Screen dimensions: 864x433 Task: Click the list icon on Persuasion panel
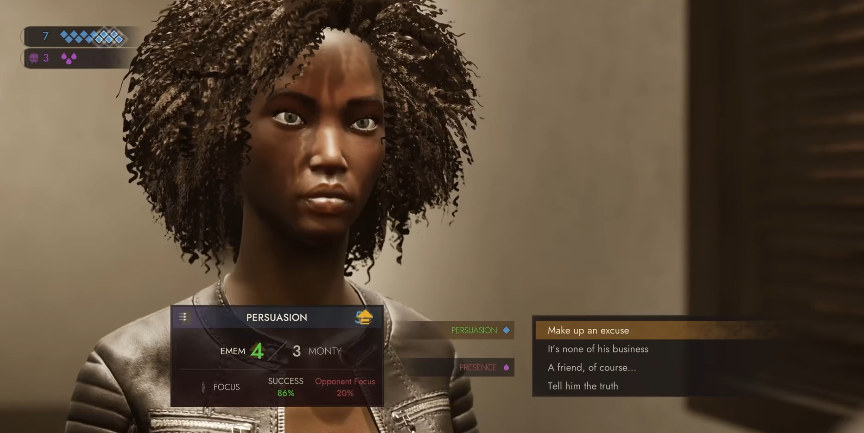point(183,317)
